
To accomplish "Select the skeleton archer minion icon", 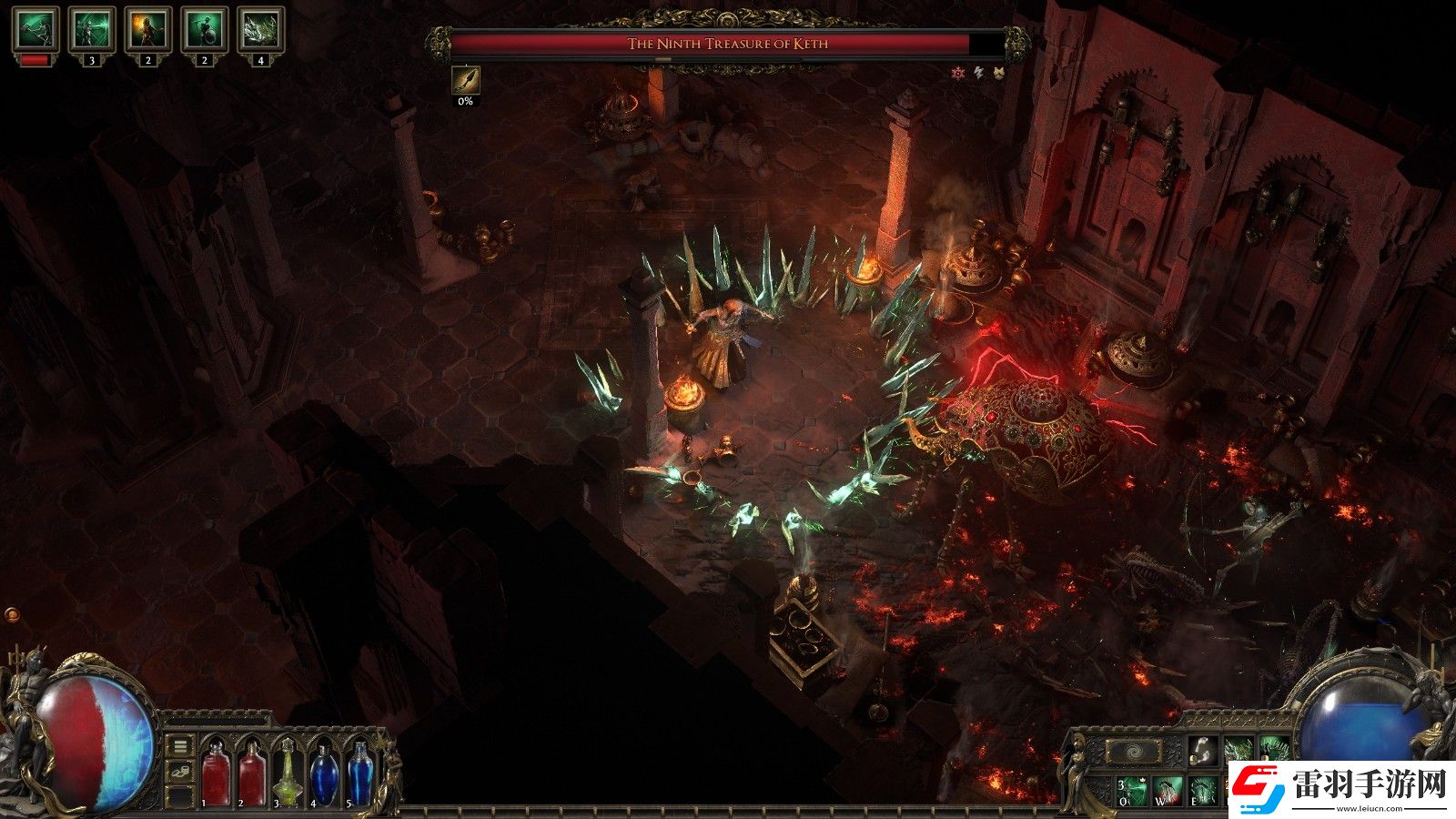I will click(x=92, y=31).
